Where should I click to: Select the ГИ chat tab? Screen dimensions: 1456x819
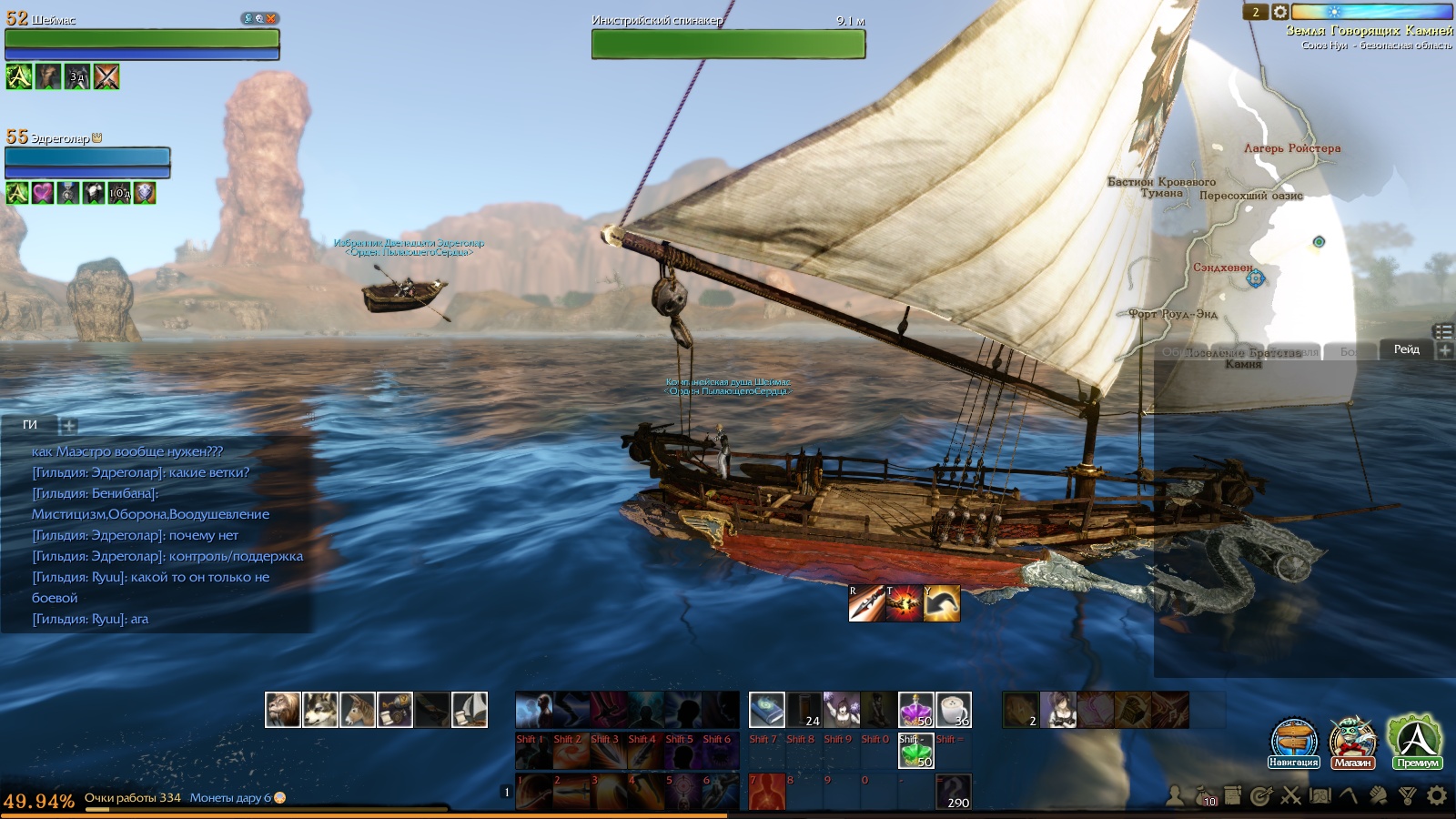[x=30, y=425]
